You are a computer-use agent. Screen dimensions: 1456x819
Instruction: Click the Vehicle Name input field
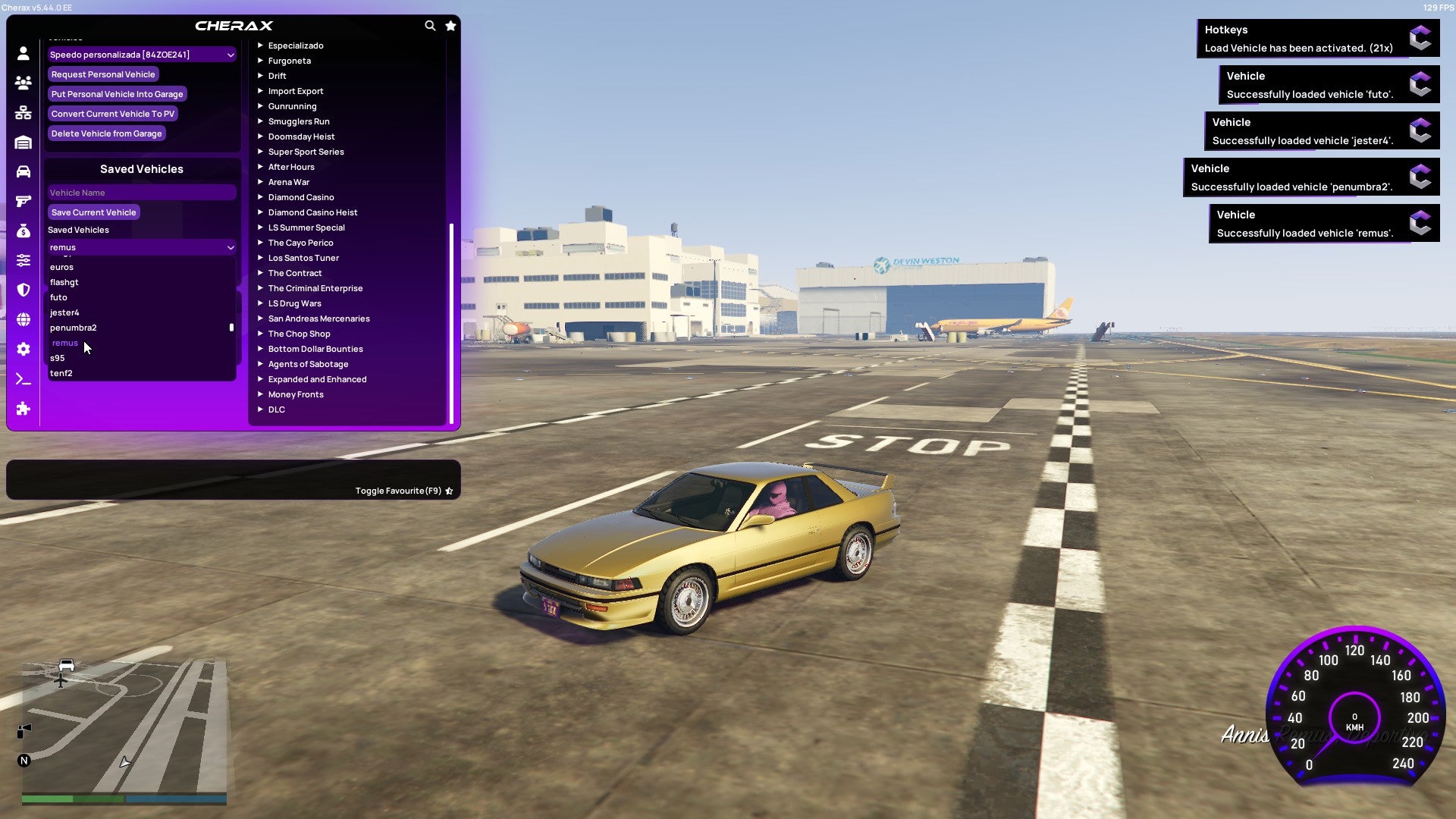(141, 192)
